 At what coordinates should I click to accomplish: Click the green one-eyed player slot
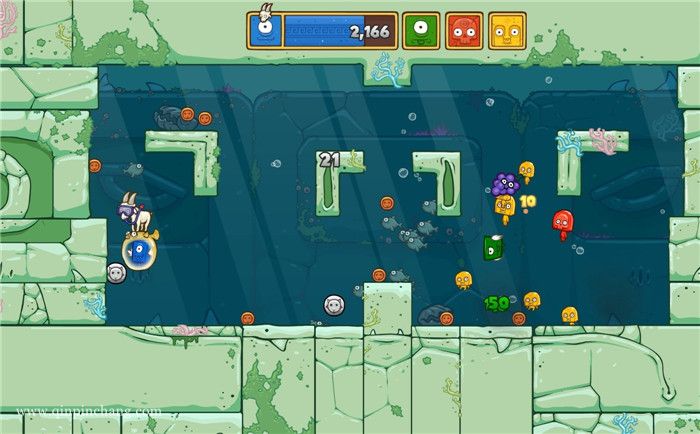click(420, 31)
